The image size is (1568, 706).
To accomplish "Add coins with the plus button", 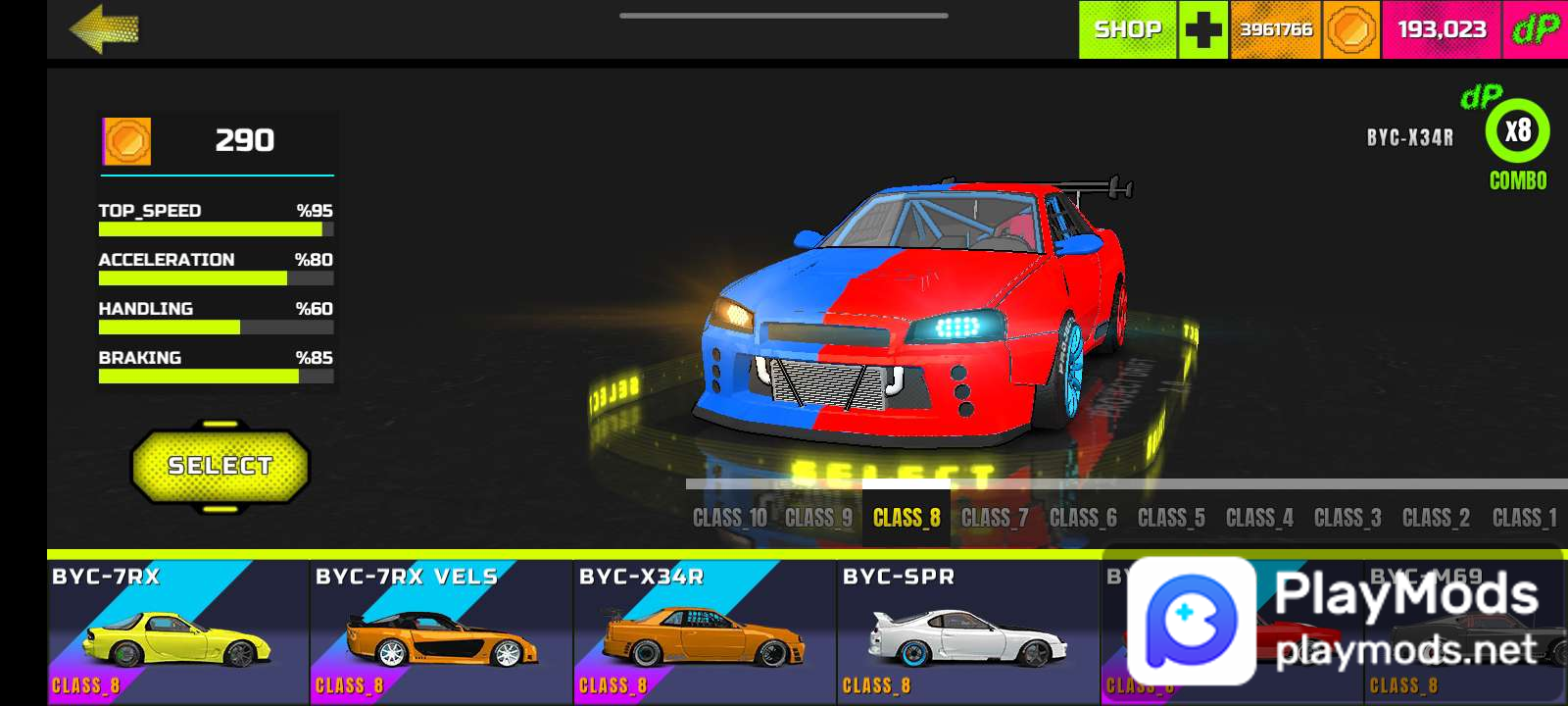I will click(x=1203, y=29).
